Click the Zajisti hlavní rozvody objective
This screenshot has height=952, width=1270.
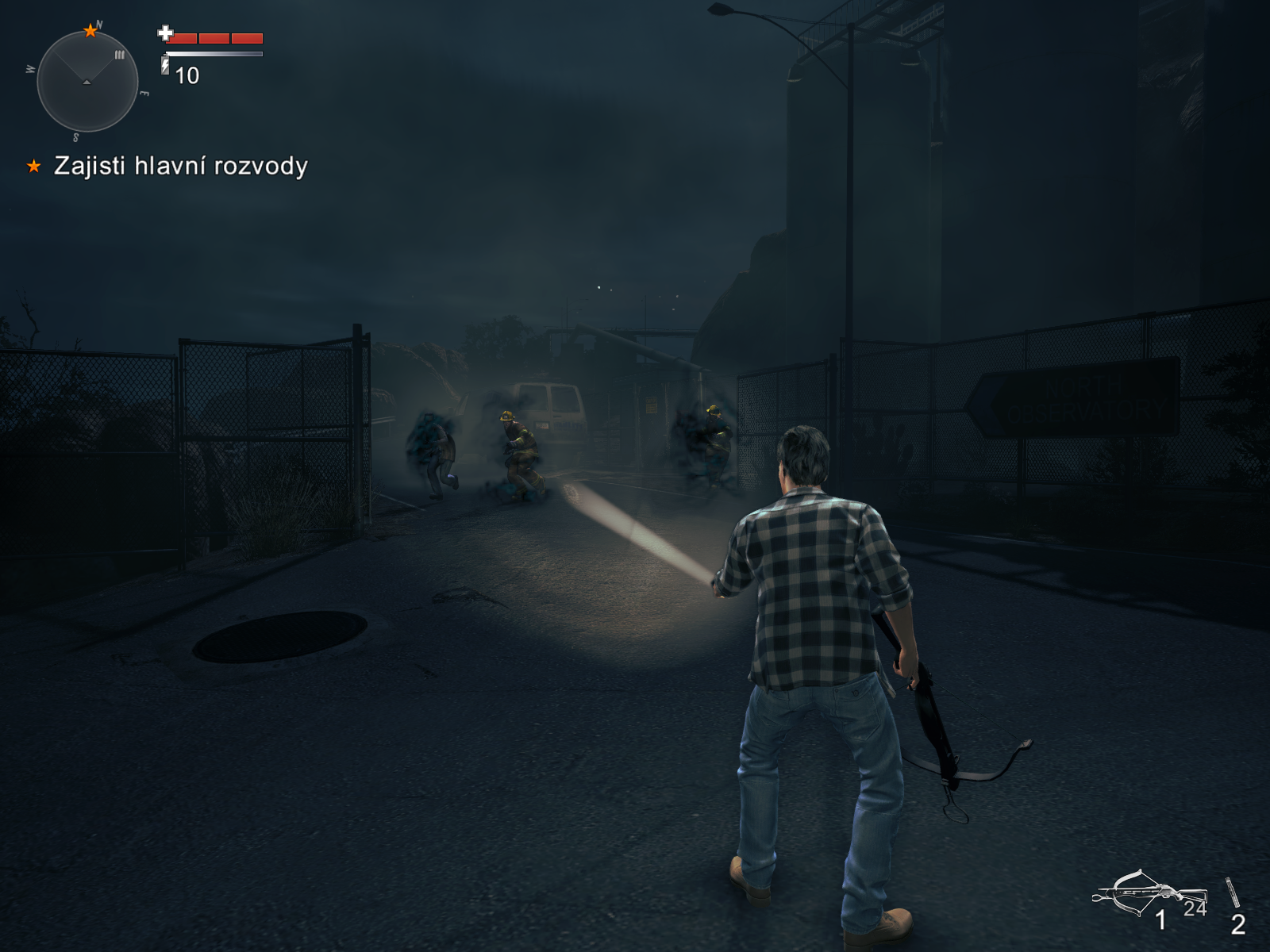[180, 166]
